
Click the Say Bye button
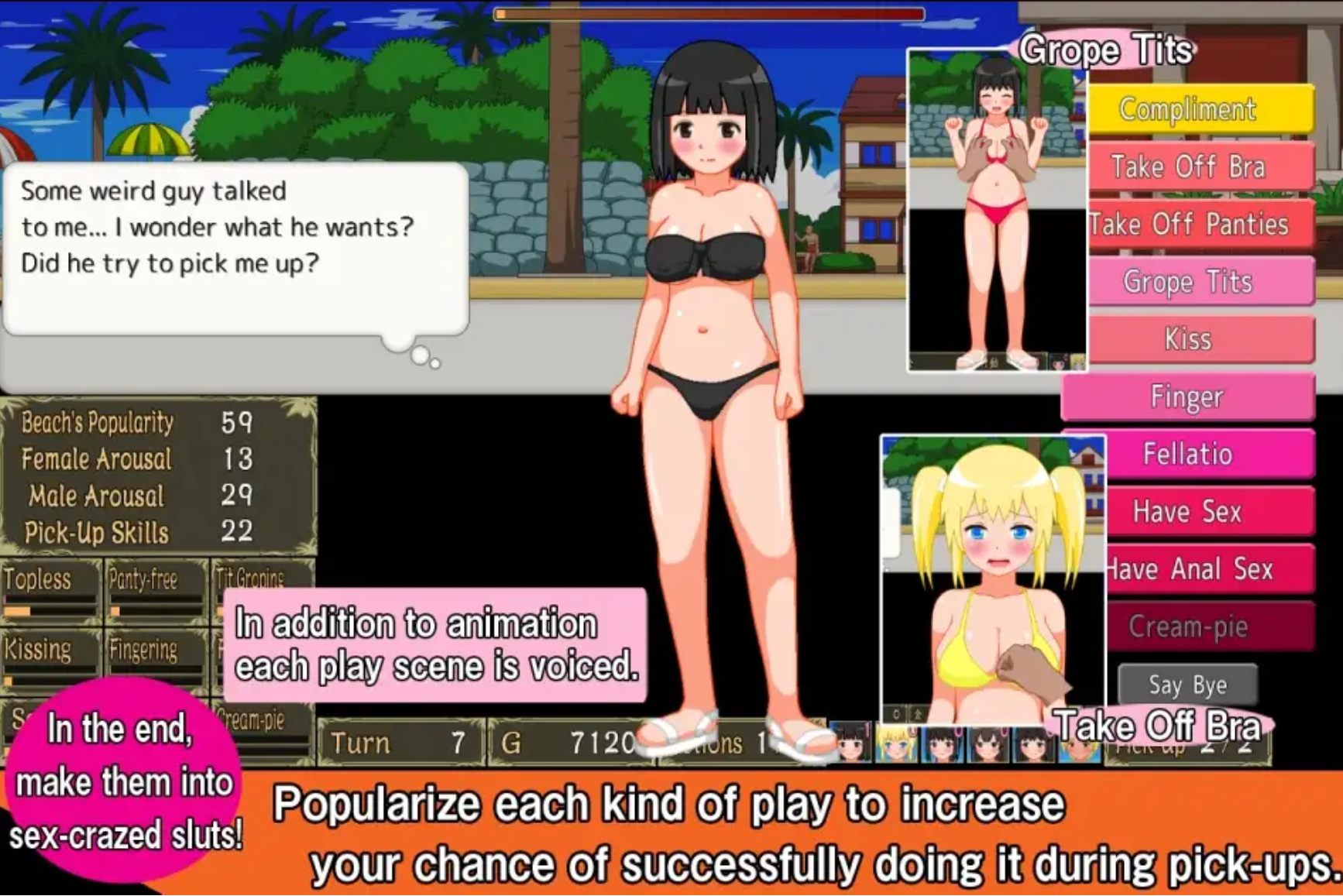[1187, 685]
